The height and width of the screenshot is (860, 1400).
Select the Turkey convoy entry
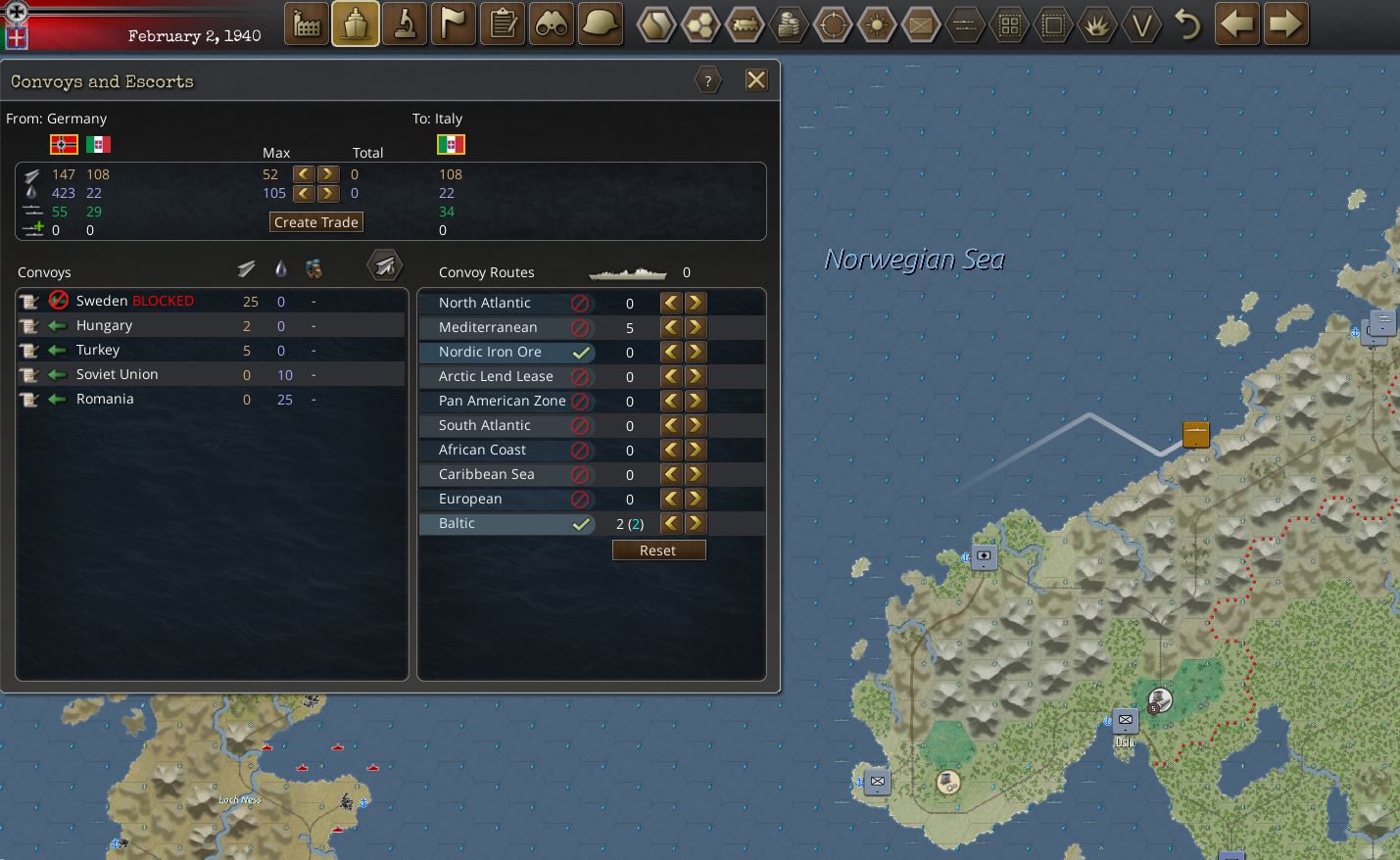click(97, 350)
